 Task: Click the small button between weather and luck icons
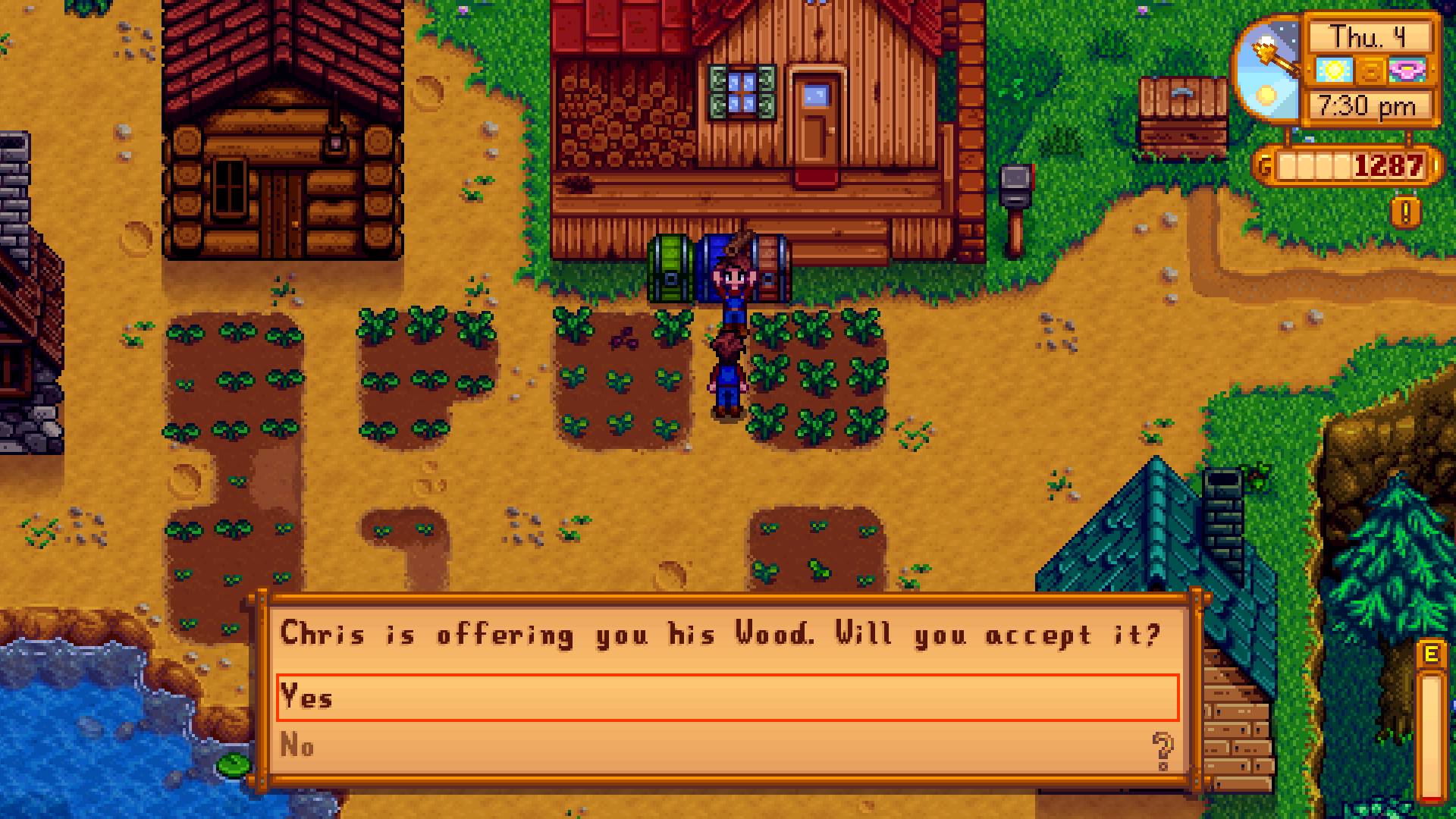tap(1370, 71)
